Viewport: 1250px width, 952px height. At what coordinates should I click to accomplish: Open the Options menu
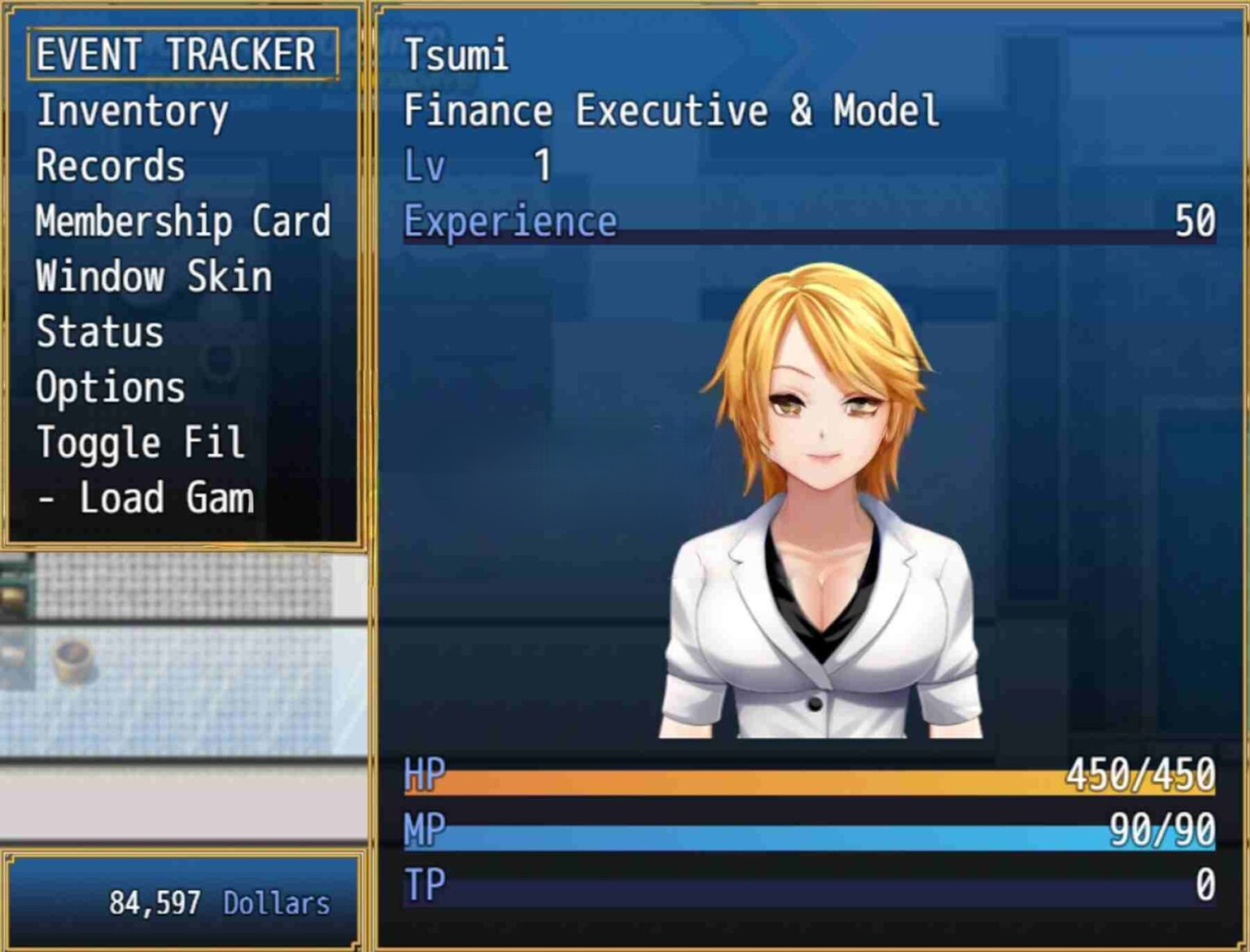111,387
